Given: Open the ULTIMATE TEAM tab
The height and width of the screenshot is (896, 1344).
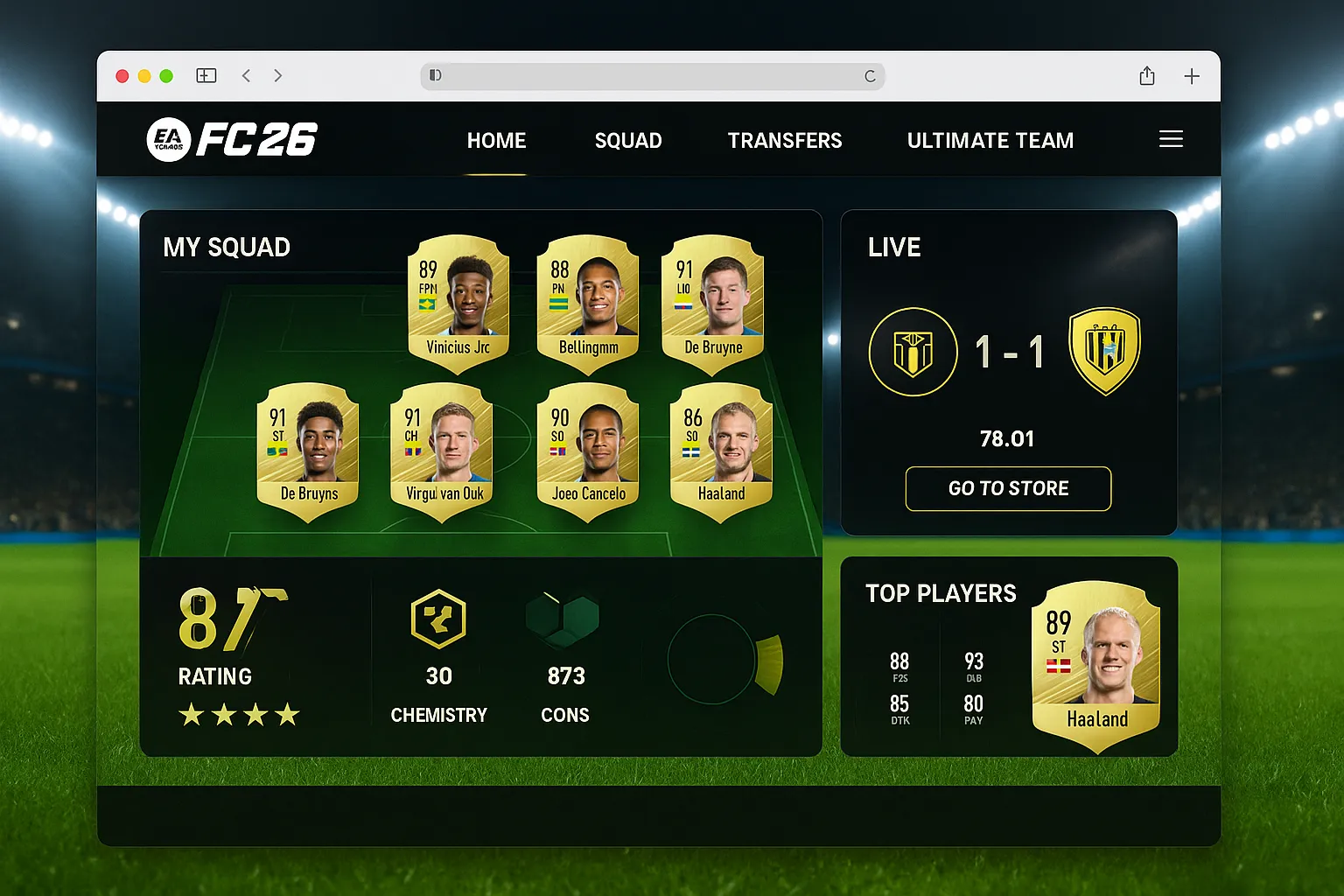Looking at the screenshot, I should 990,140.
